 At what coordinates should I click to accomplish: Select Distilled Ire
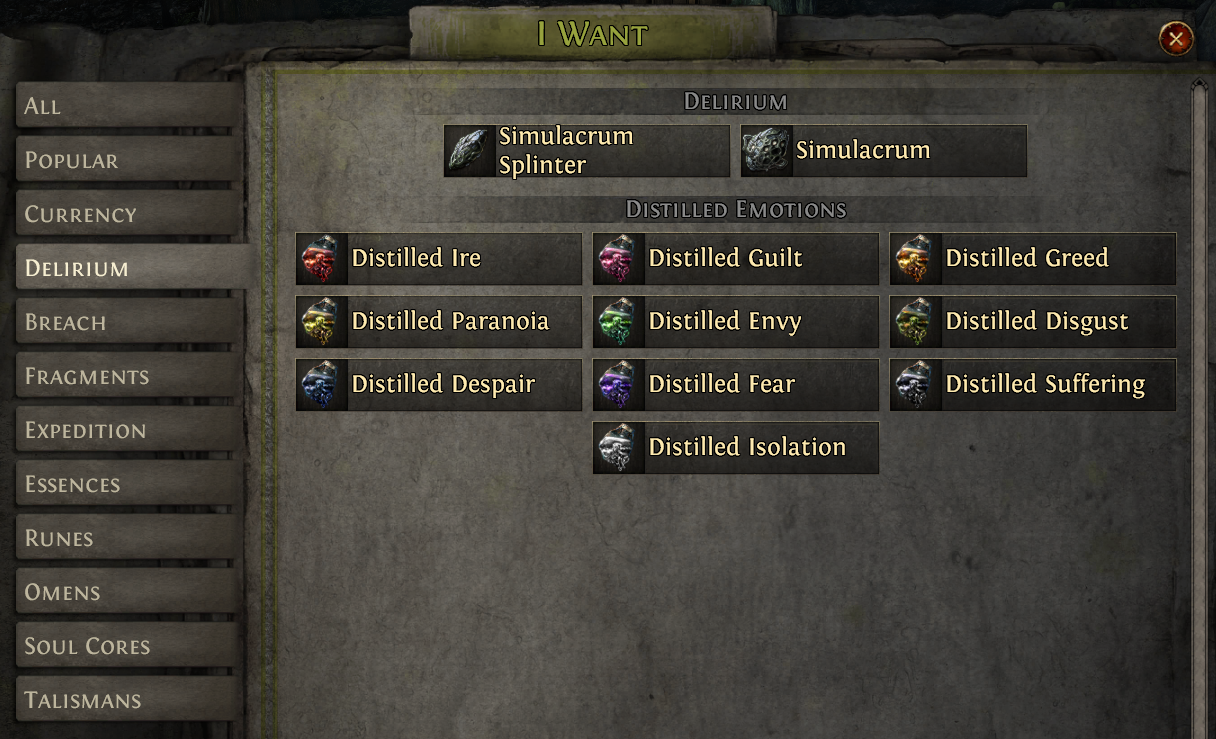coord(439,259)
